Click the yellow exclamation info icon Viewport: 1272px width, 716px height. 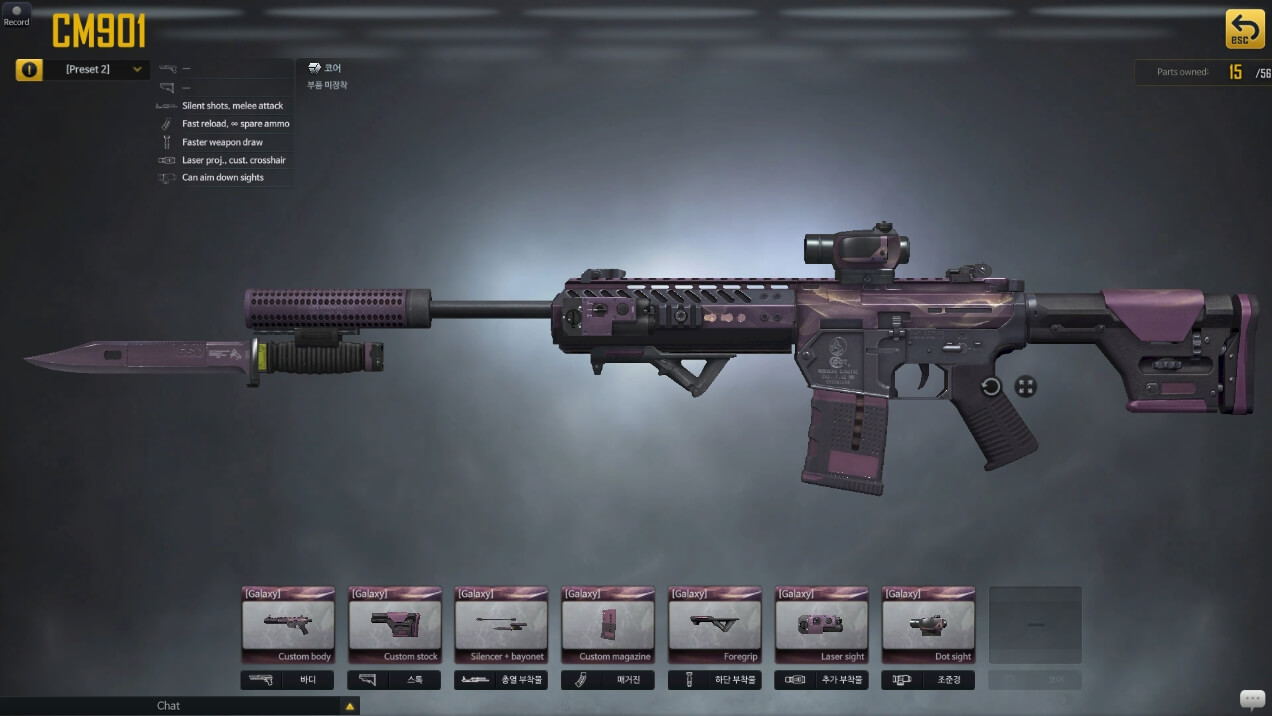coord(29,70)
